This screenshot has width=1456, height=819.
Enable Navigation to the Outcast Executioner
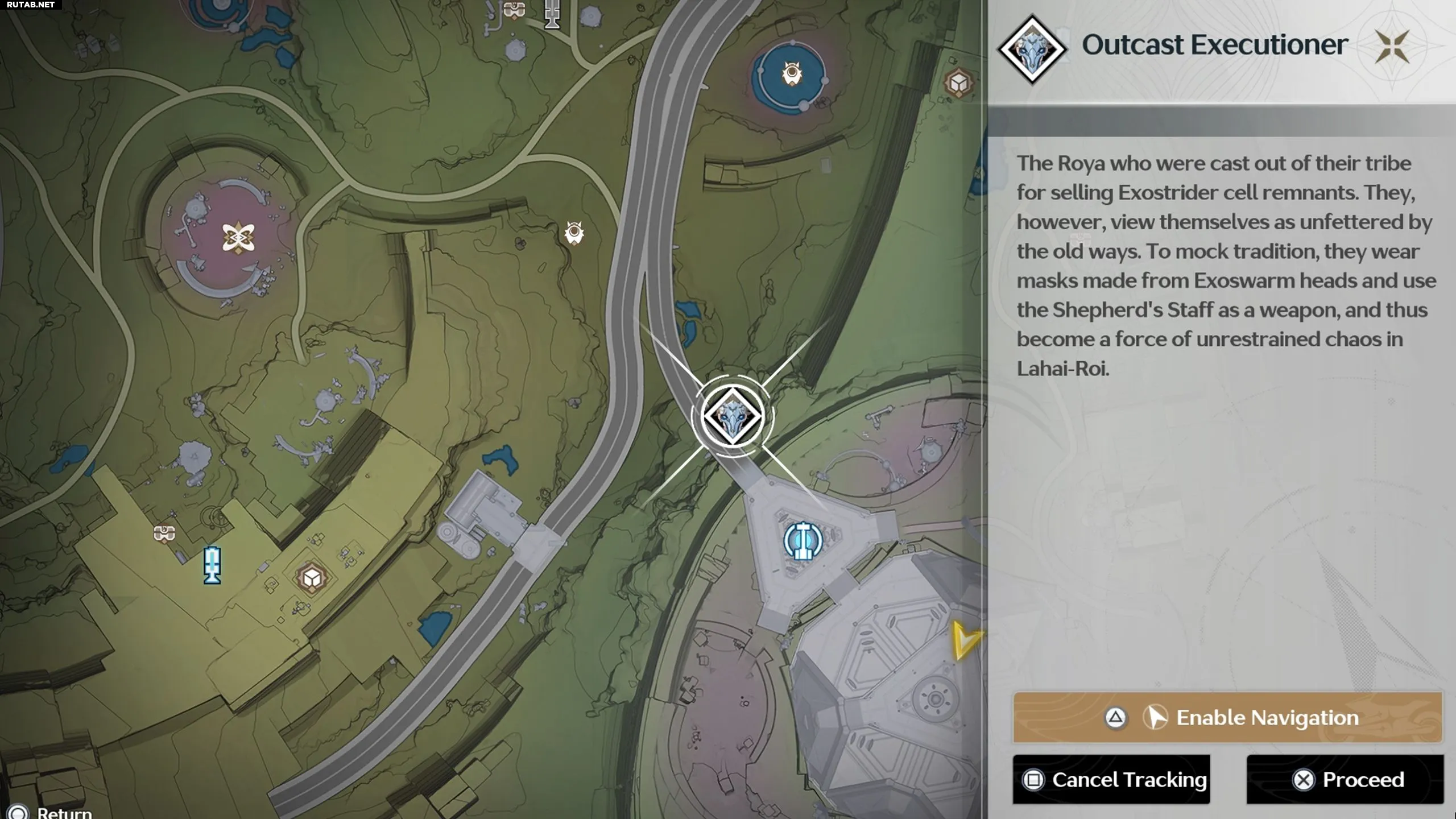click(x=1227, y=718)
